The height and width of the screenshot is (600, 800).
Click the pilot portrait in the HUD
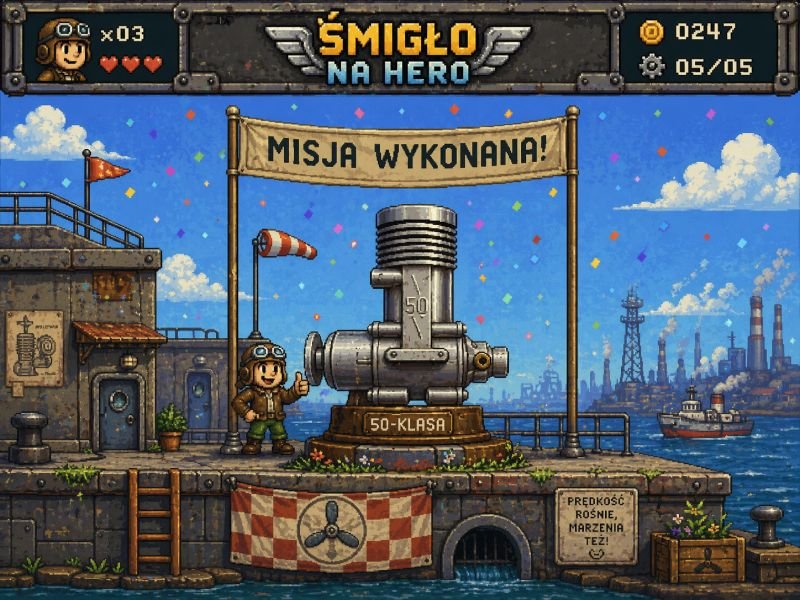(62, 48)
